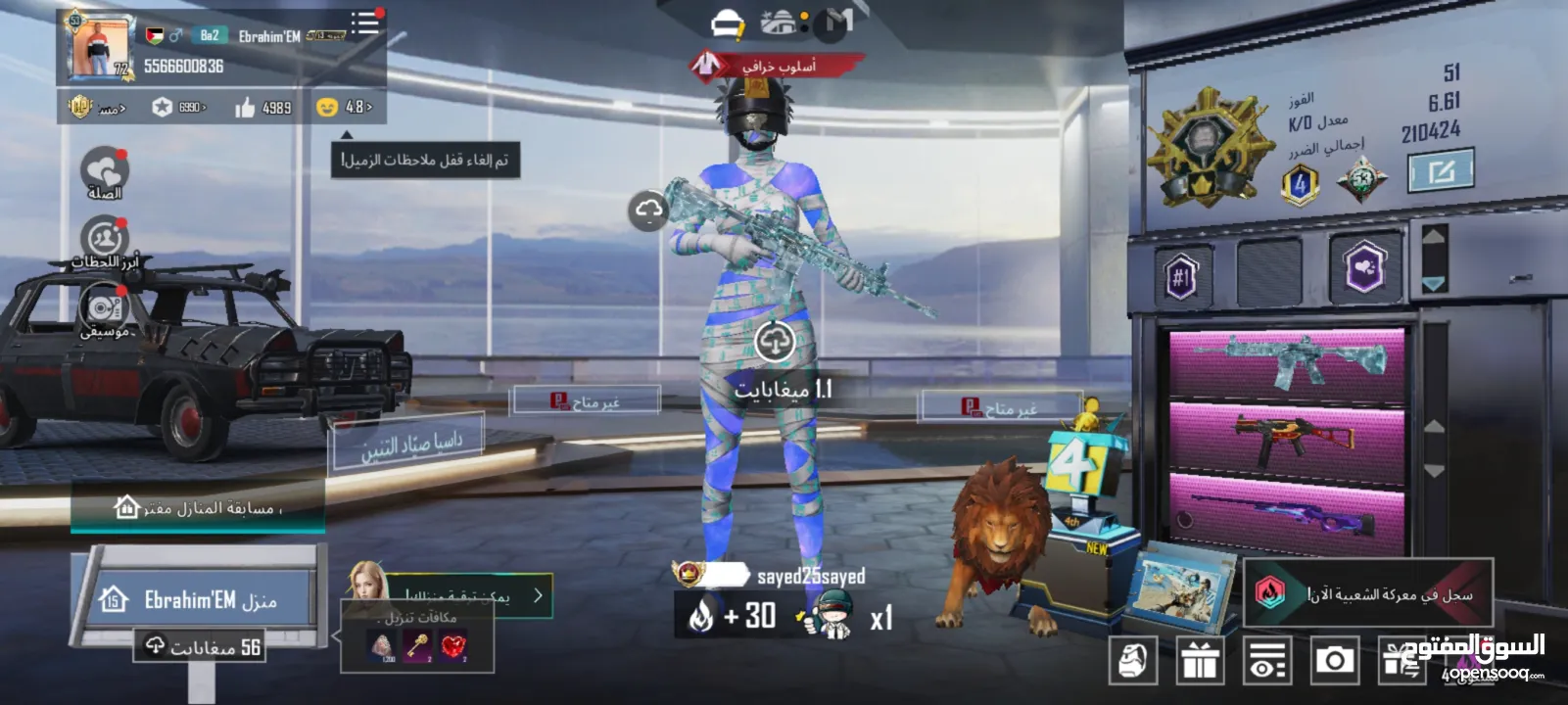The width and height of the screenshot is (1568, 705).
Task: Open the player avatar portrait
Action: tap(101, 48)
